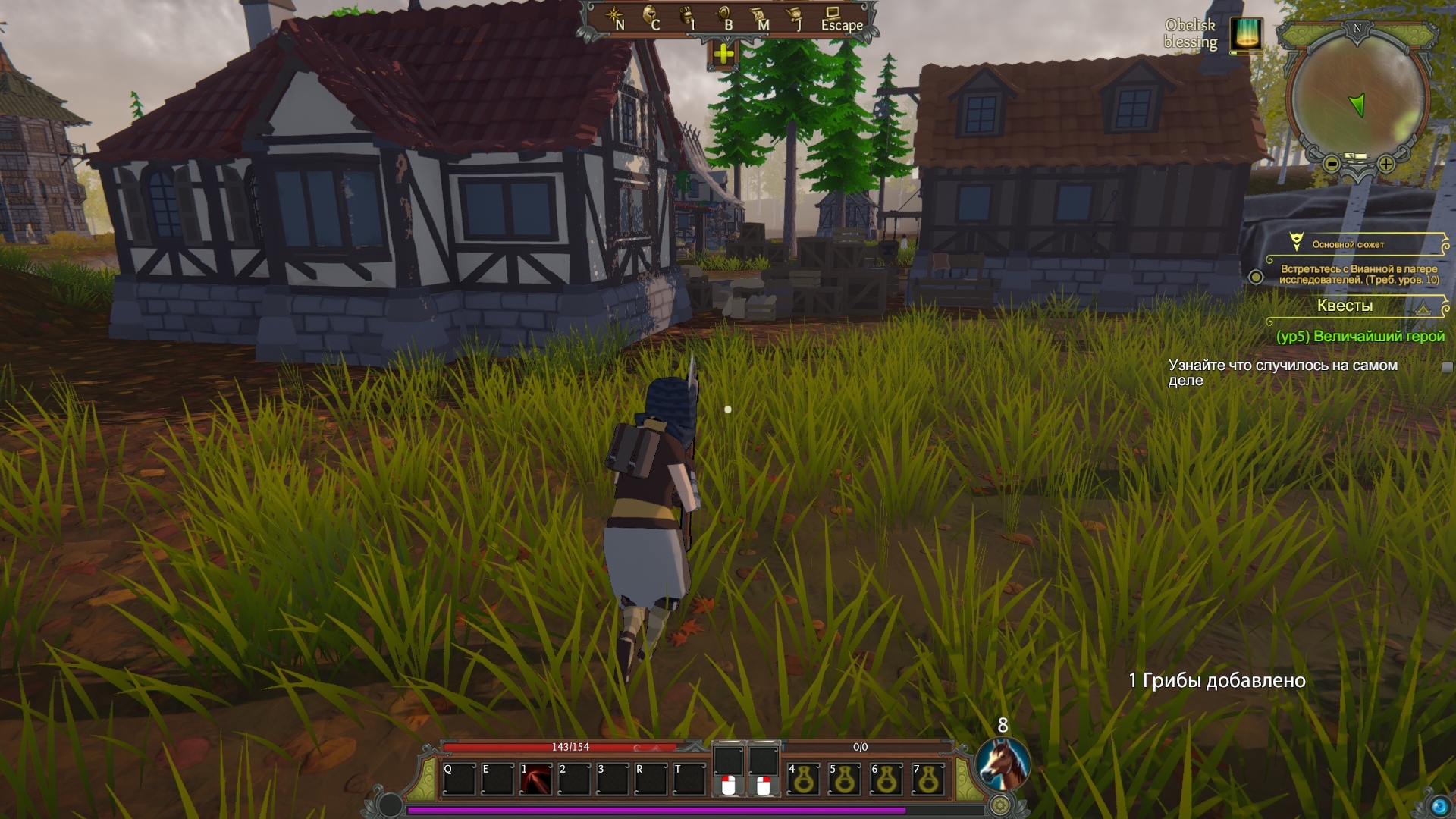Zoom in the minimap with plus button
Screen dimensions: 1456x819
(1386, 164)
